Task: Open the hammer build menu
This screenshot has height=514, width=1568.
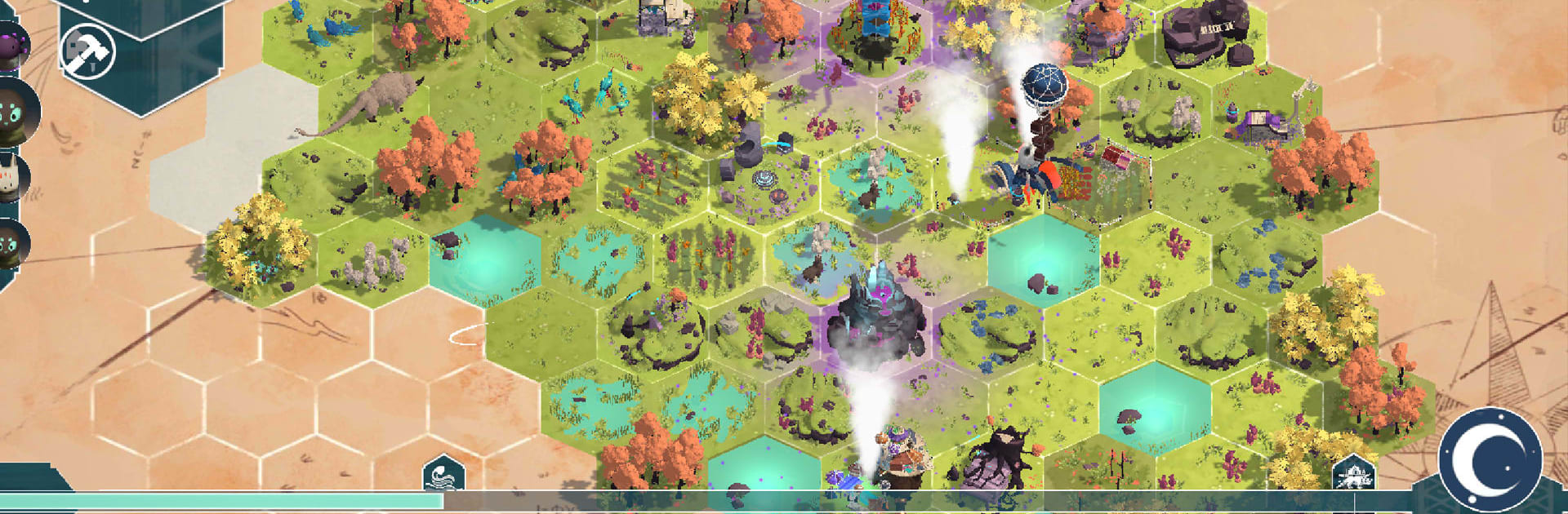Action: click(88, 51)
